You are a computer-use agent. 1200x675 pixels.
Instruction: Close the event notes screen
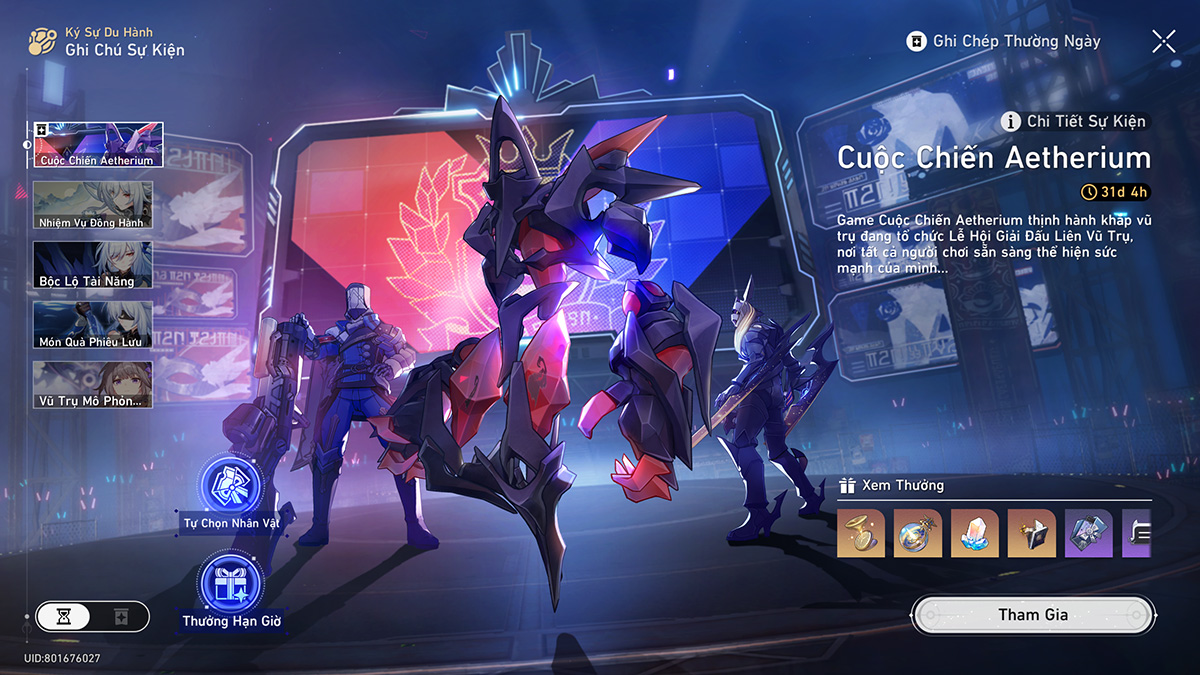(1163, 41)
